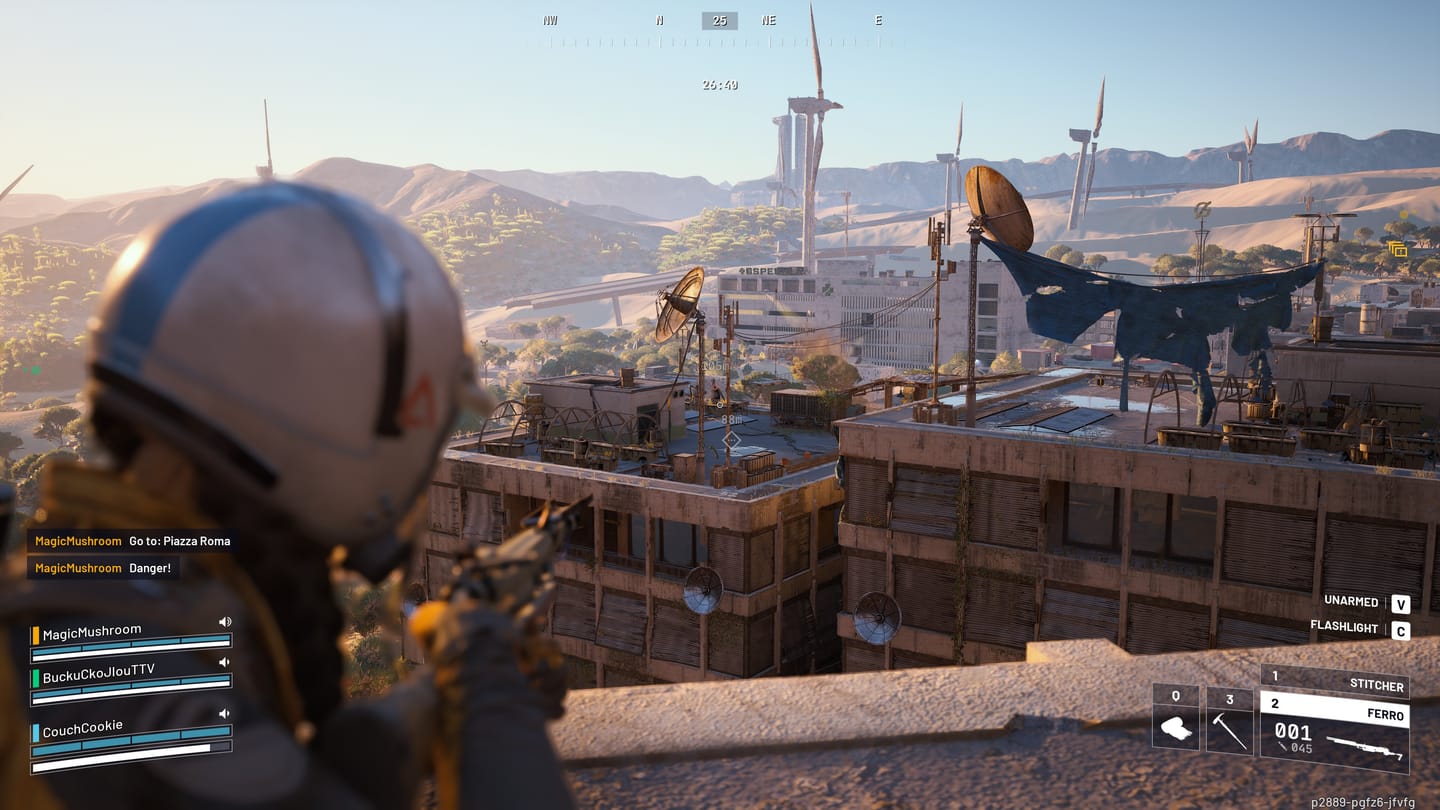1440x810 pixels.
Task: Click the session code p2889-pgfz6-jfvfg
Action: [x=1362, y=800]
